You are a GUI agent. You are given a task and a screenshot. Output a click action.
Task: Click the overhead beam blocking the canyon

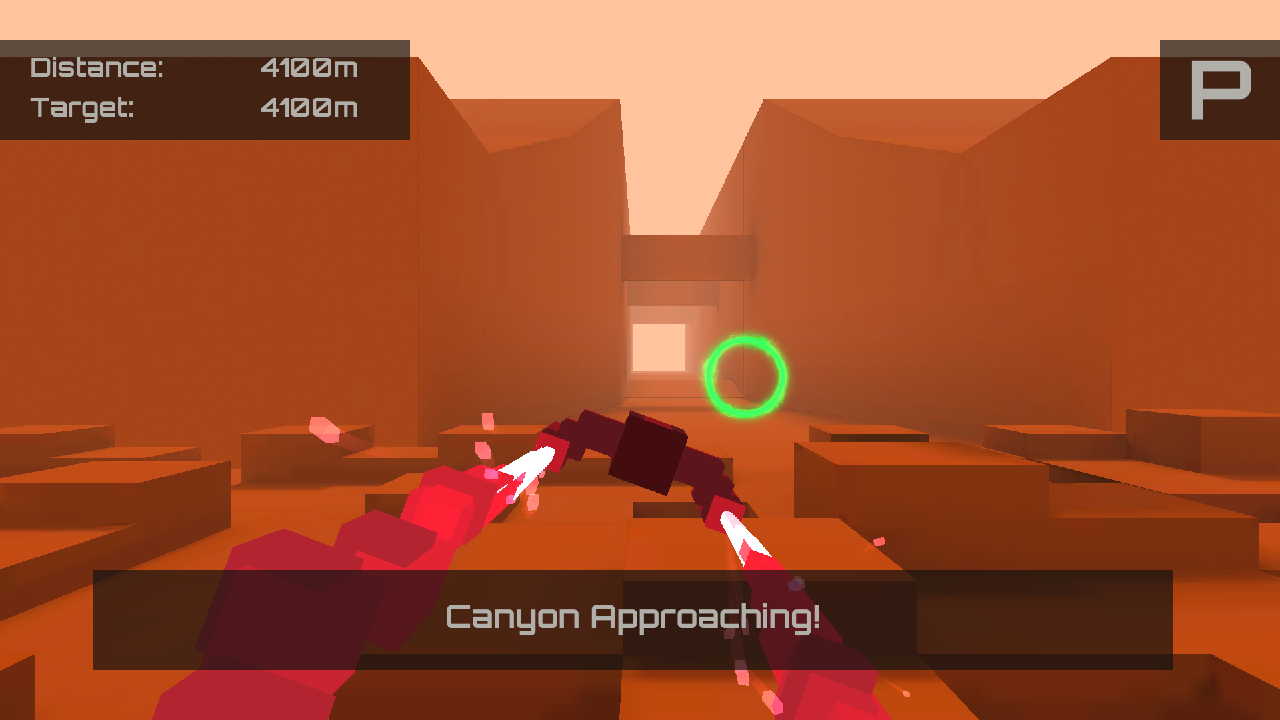pos(685,255)
